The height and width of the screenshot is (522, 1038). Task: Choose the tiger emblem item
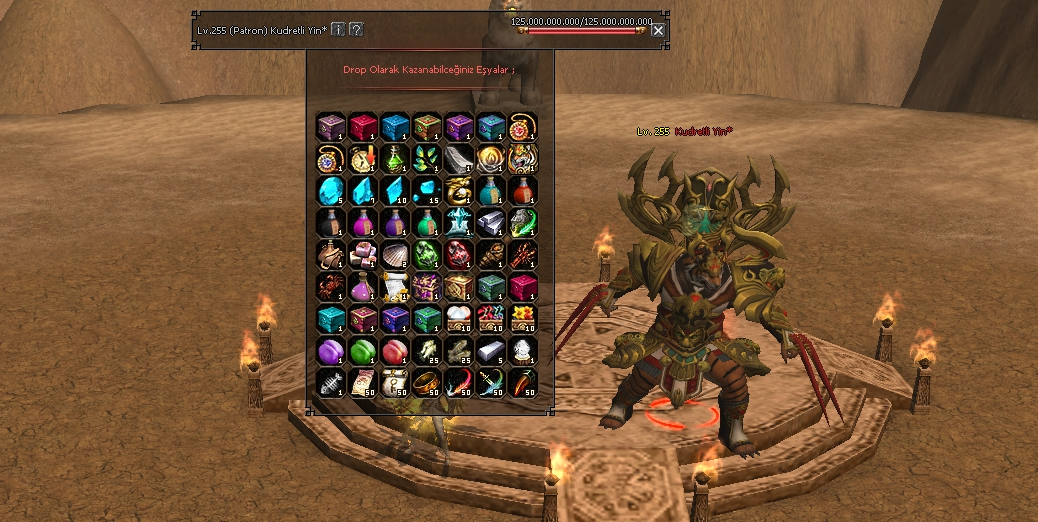pos(523,159)
